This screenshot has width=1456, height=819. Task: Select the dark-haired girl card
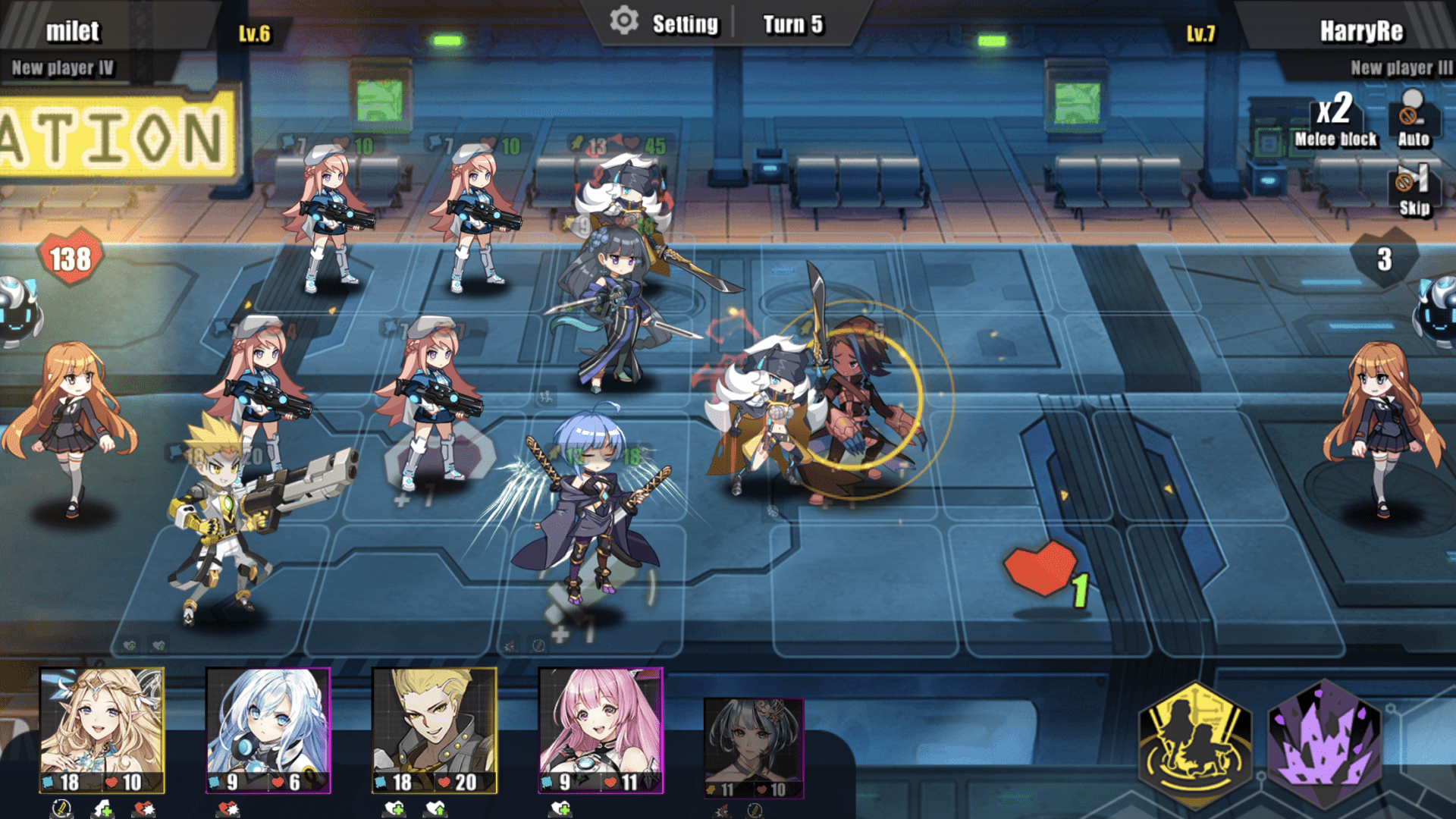click(753, 747)
